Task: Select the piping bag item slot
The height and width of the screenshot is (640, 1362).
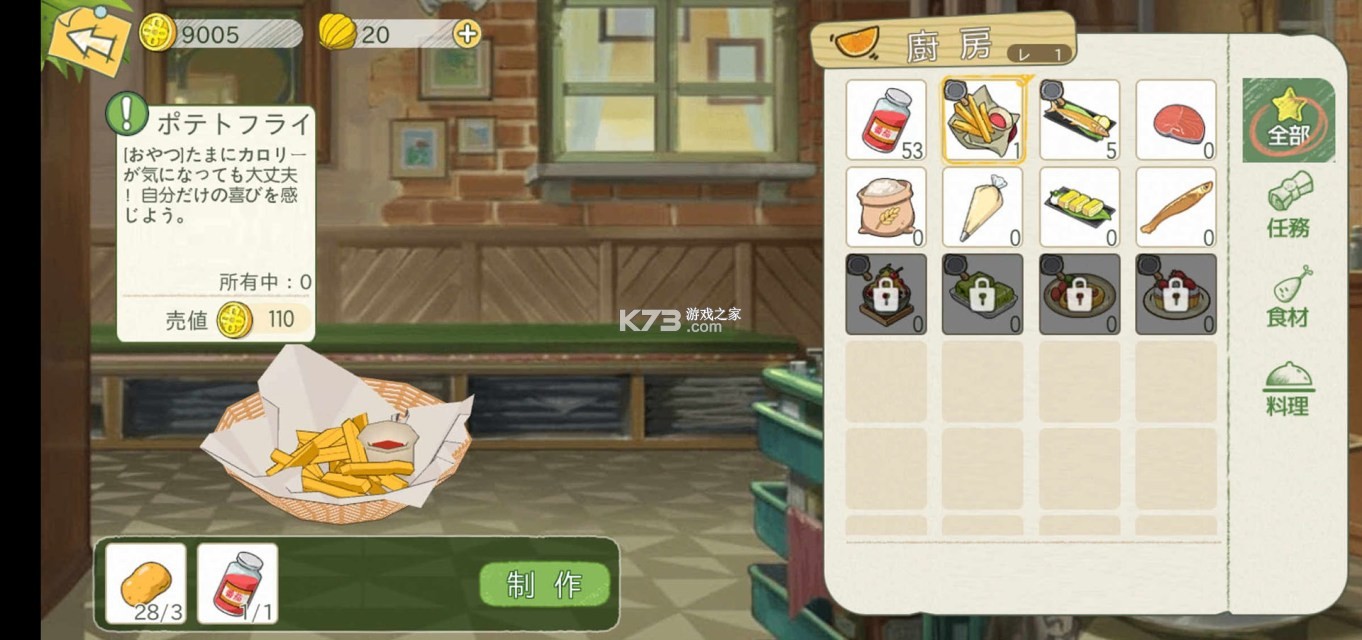Action: point(982,207)
